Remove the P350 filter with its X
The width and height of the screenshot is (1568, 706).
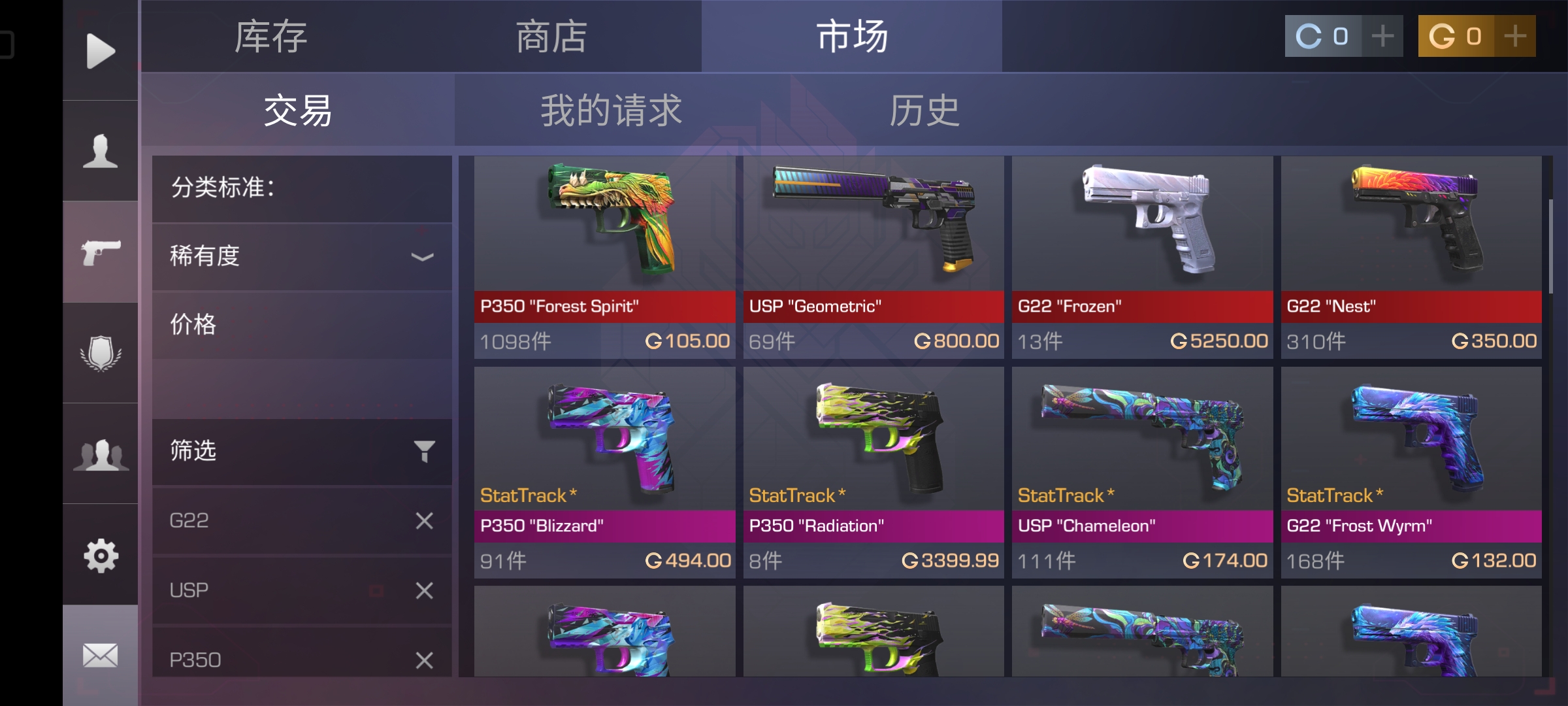point(424,660)
